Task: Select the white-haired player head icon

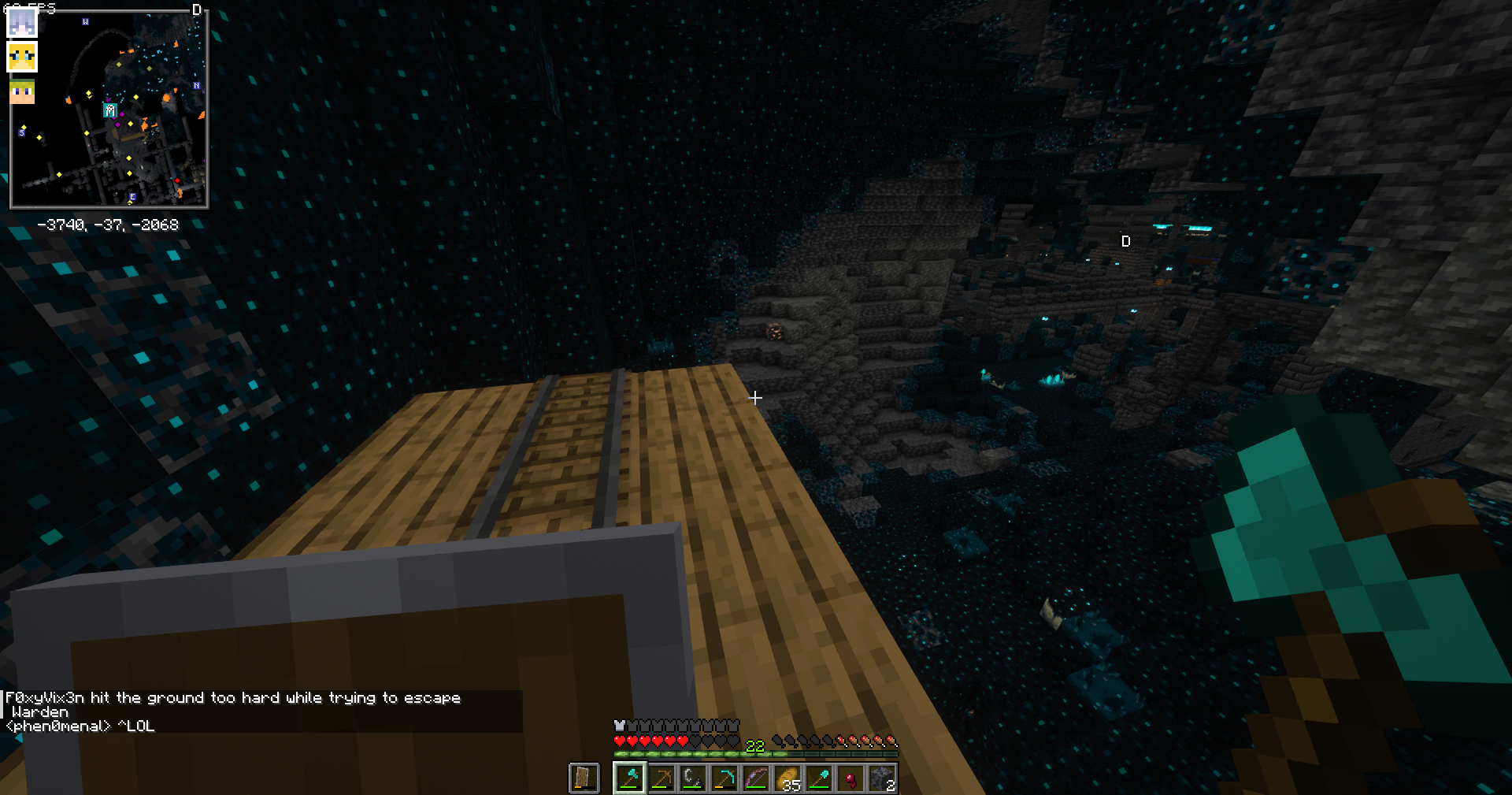Action: click(x=22, y=23)
